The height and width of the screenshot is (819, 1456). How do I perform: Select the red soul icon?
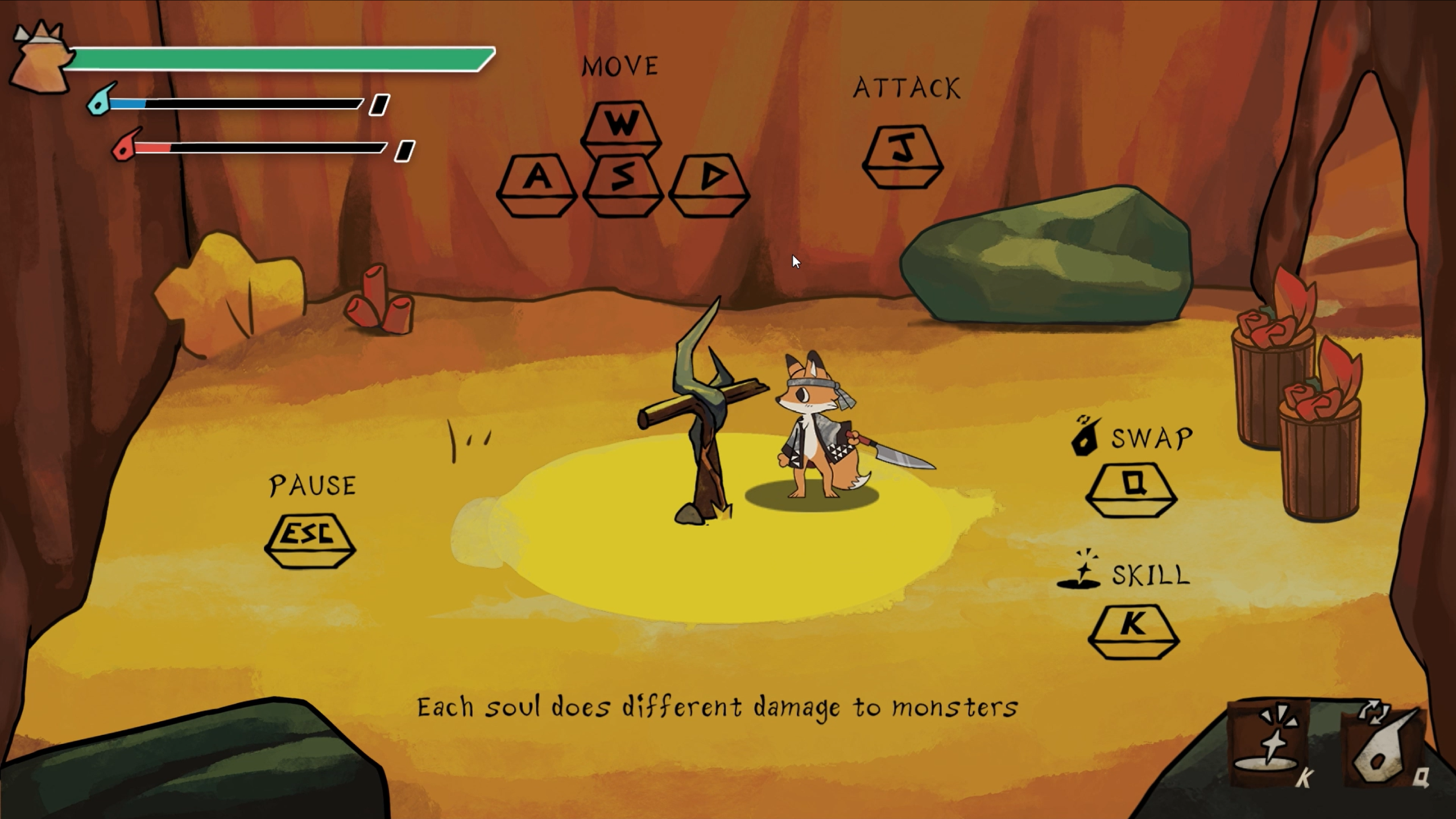click(x=126, y=146)
